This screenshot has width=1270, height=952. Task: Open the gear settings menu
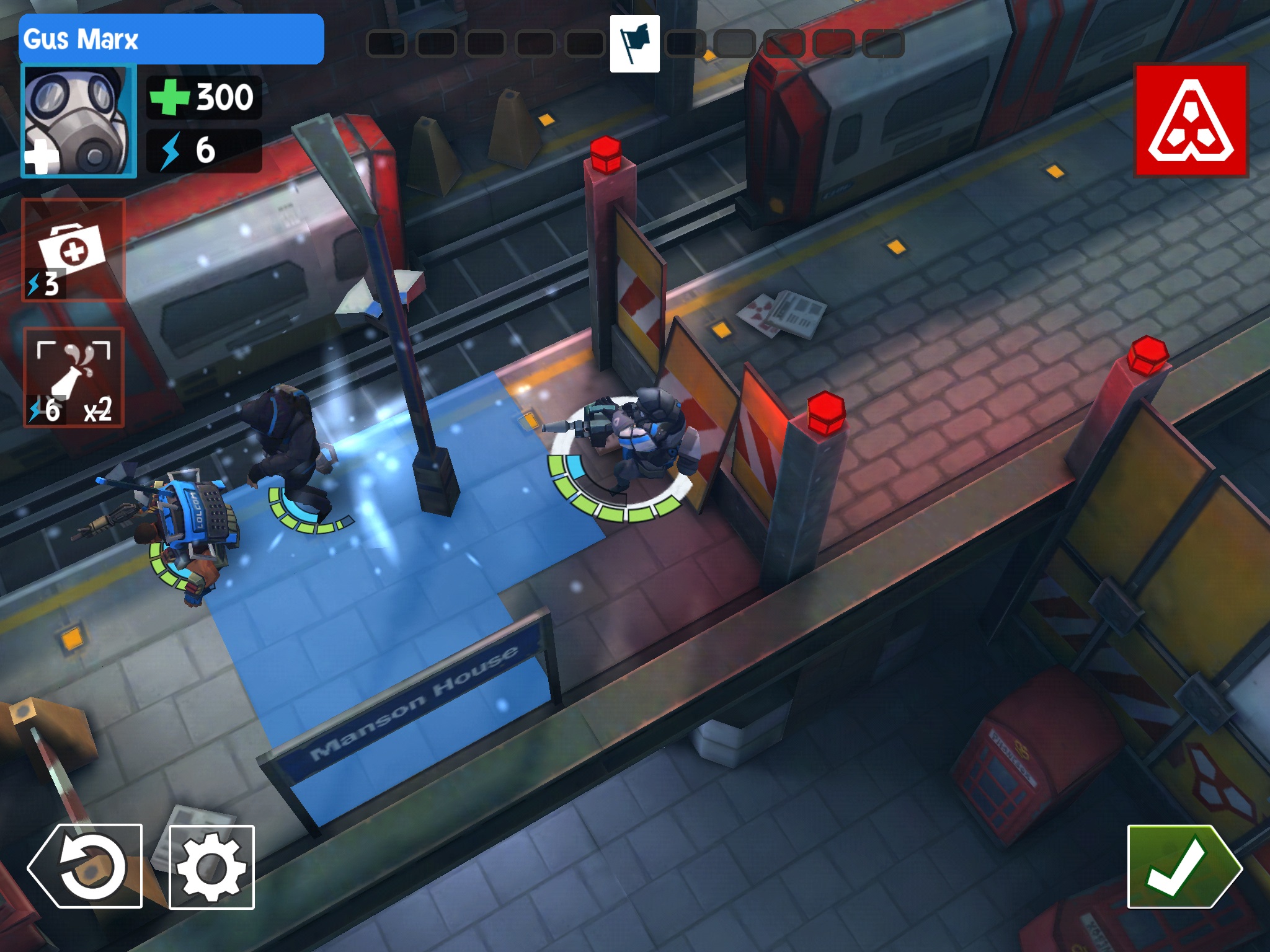point(211,867)
